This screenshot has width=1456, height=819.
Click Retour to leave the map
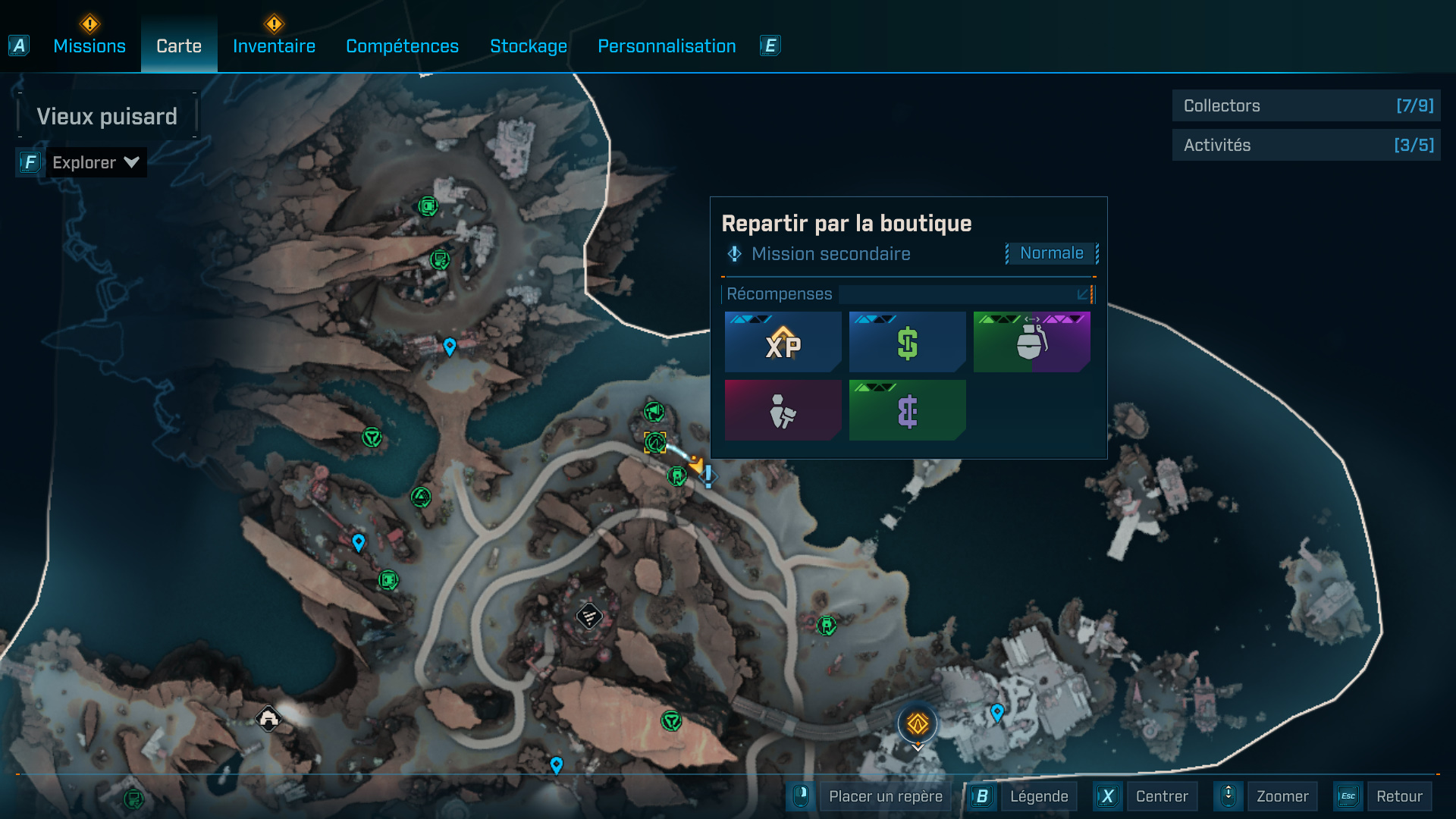(1398, 796)
